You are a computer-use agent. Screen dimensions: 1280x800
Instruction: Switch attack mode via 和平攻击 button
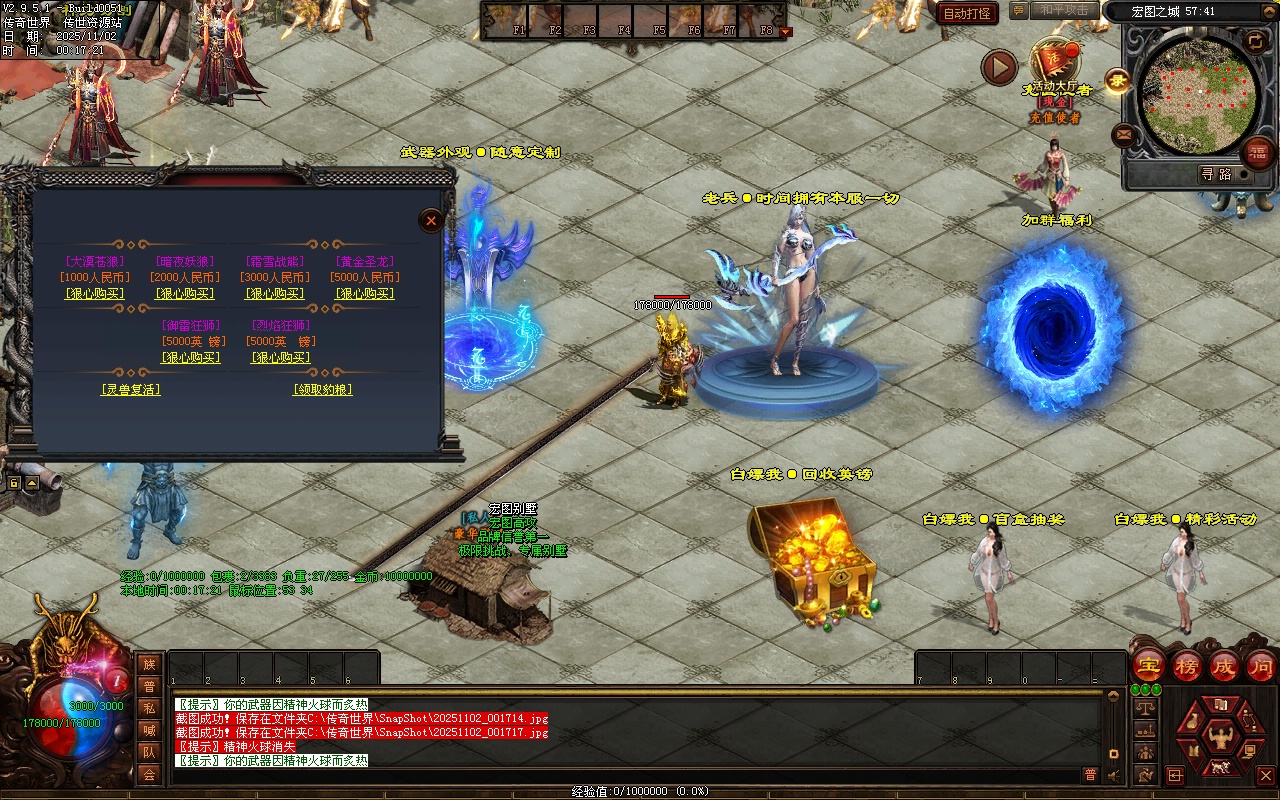click(1062, 10)
